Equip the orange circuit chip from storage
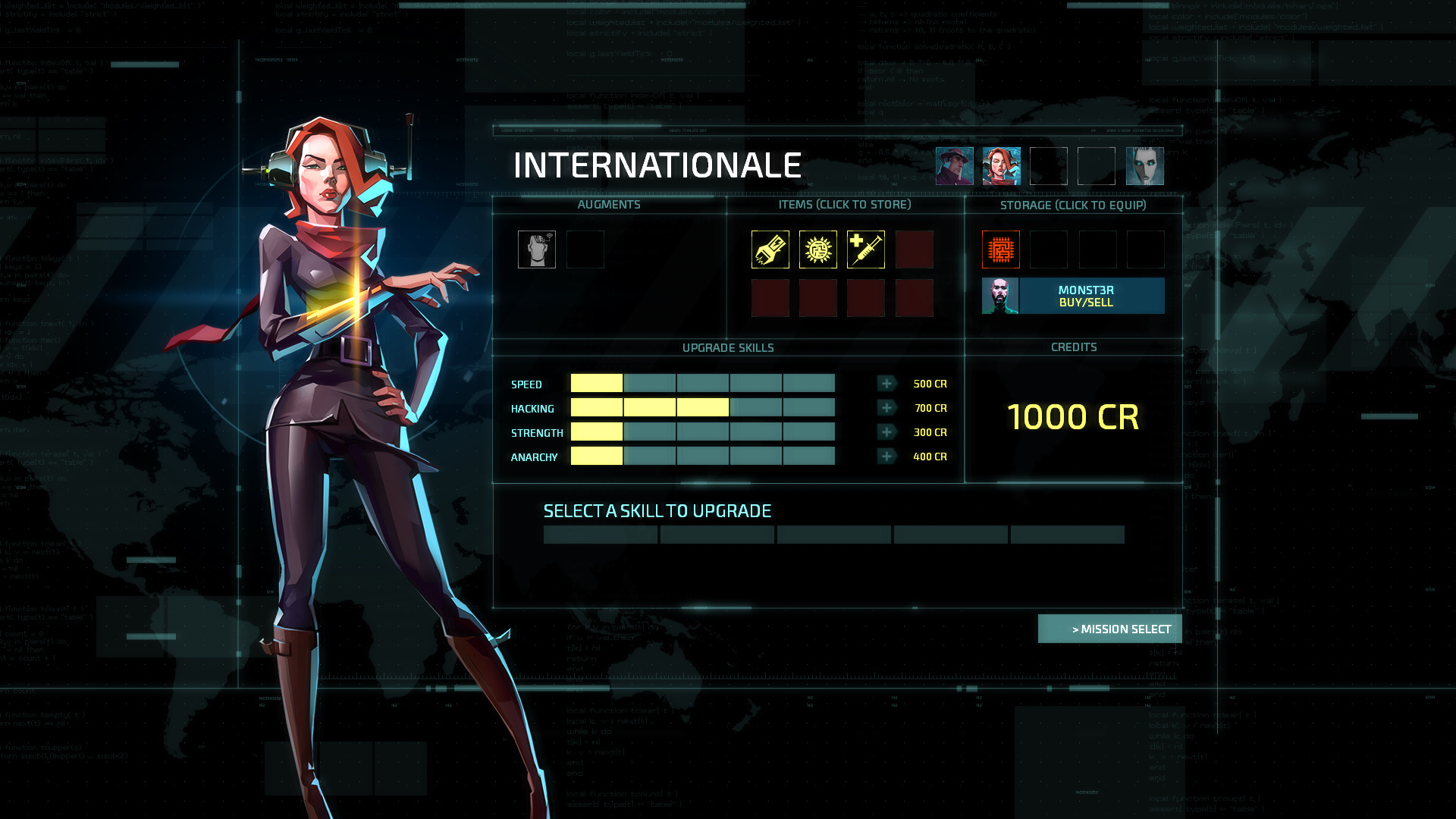Screen dimensions: 1456x819 pos(1001,249)
